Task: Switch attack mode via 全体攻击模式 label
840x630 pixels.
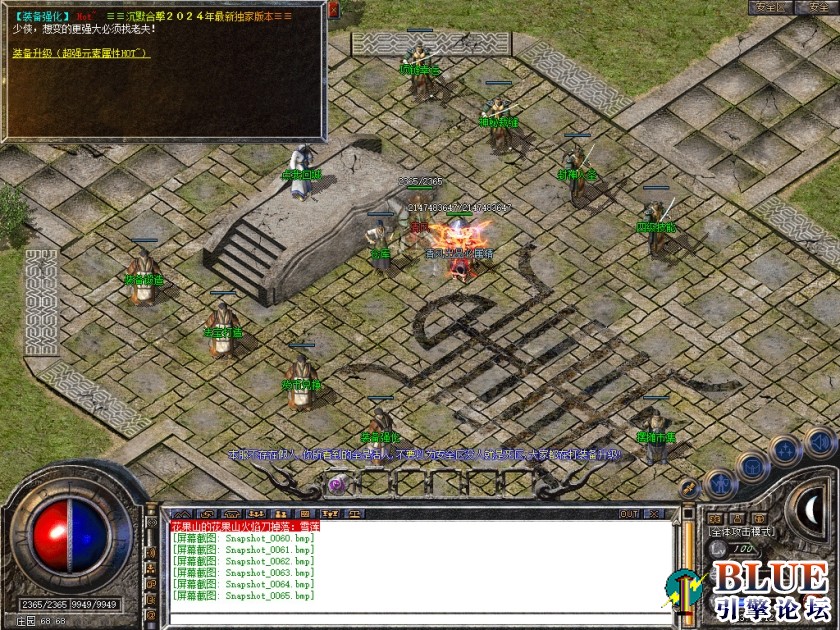Action: point(741,532)
